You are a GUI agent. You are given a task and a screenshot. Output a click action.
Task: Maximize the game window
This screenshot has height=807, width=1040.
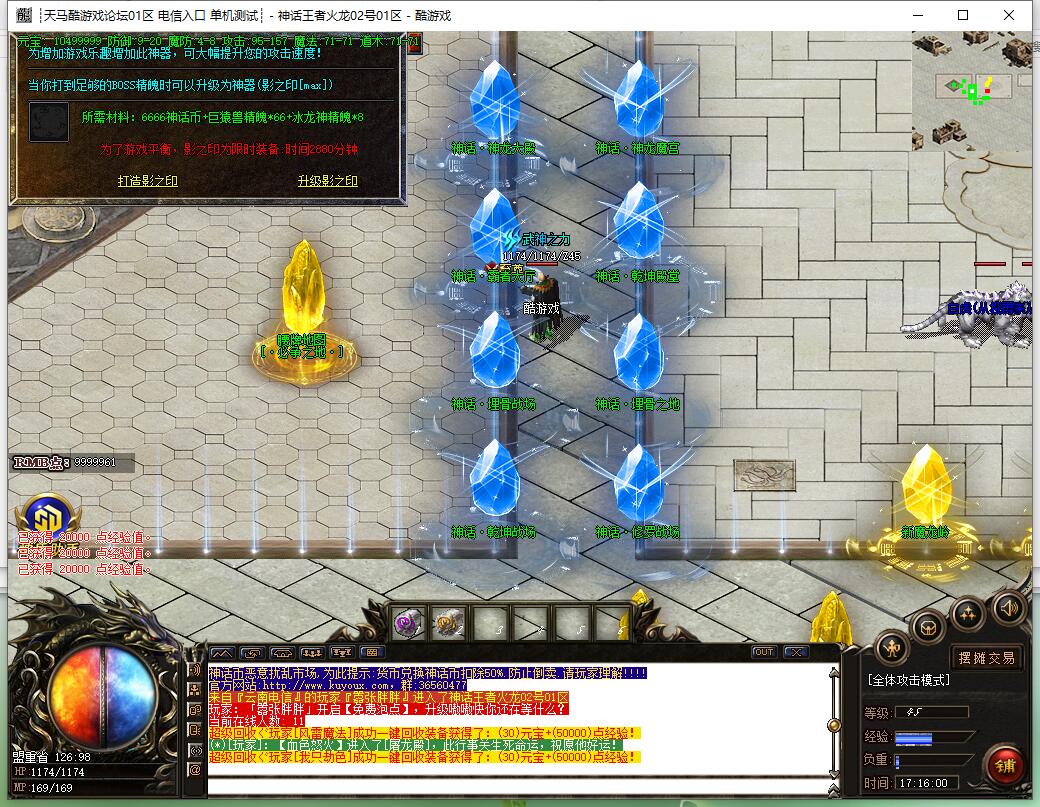click(x=963, y=15)
